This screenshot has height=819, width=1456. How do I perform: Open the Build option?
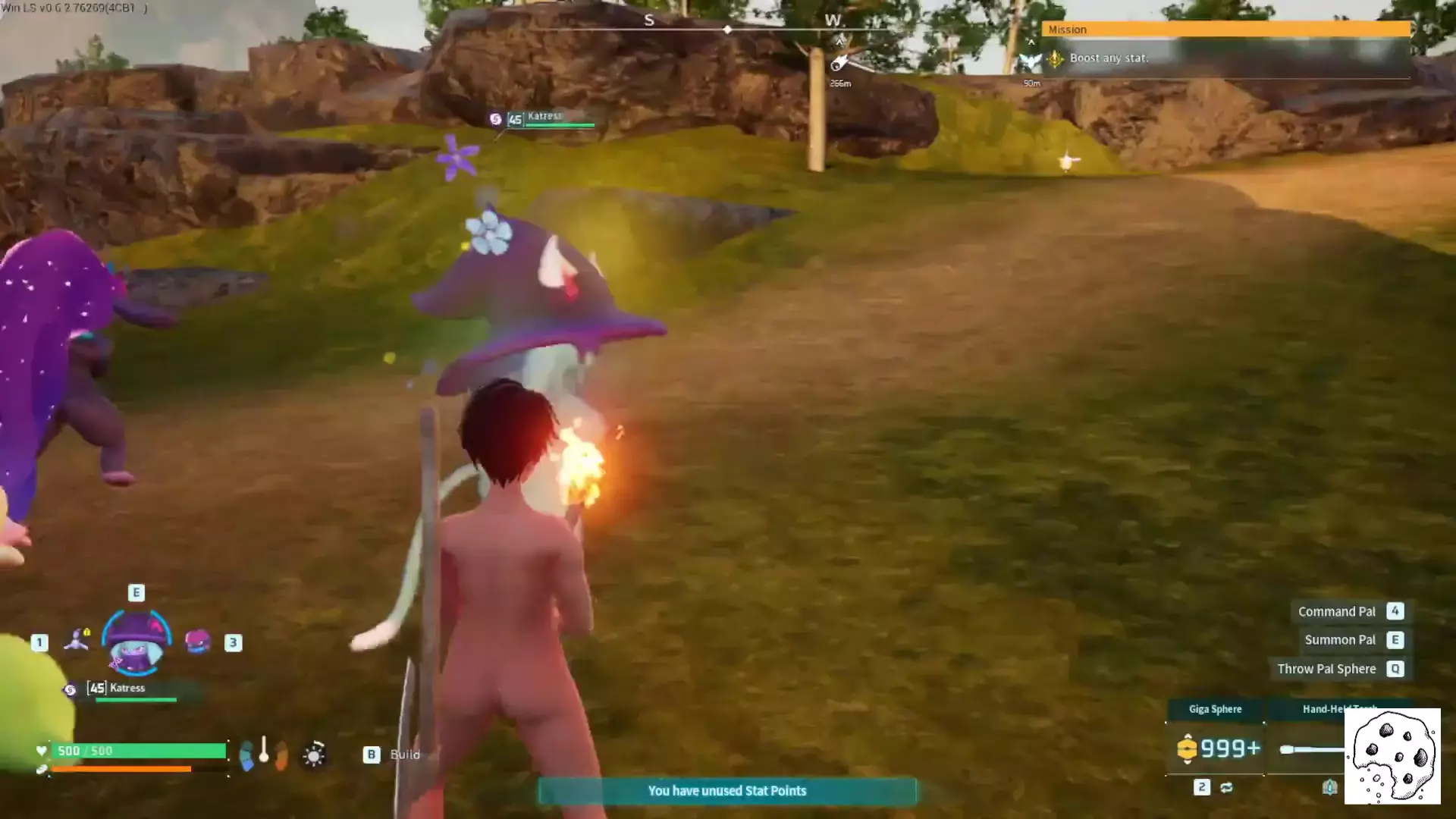tap(404, 755)
